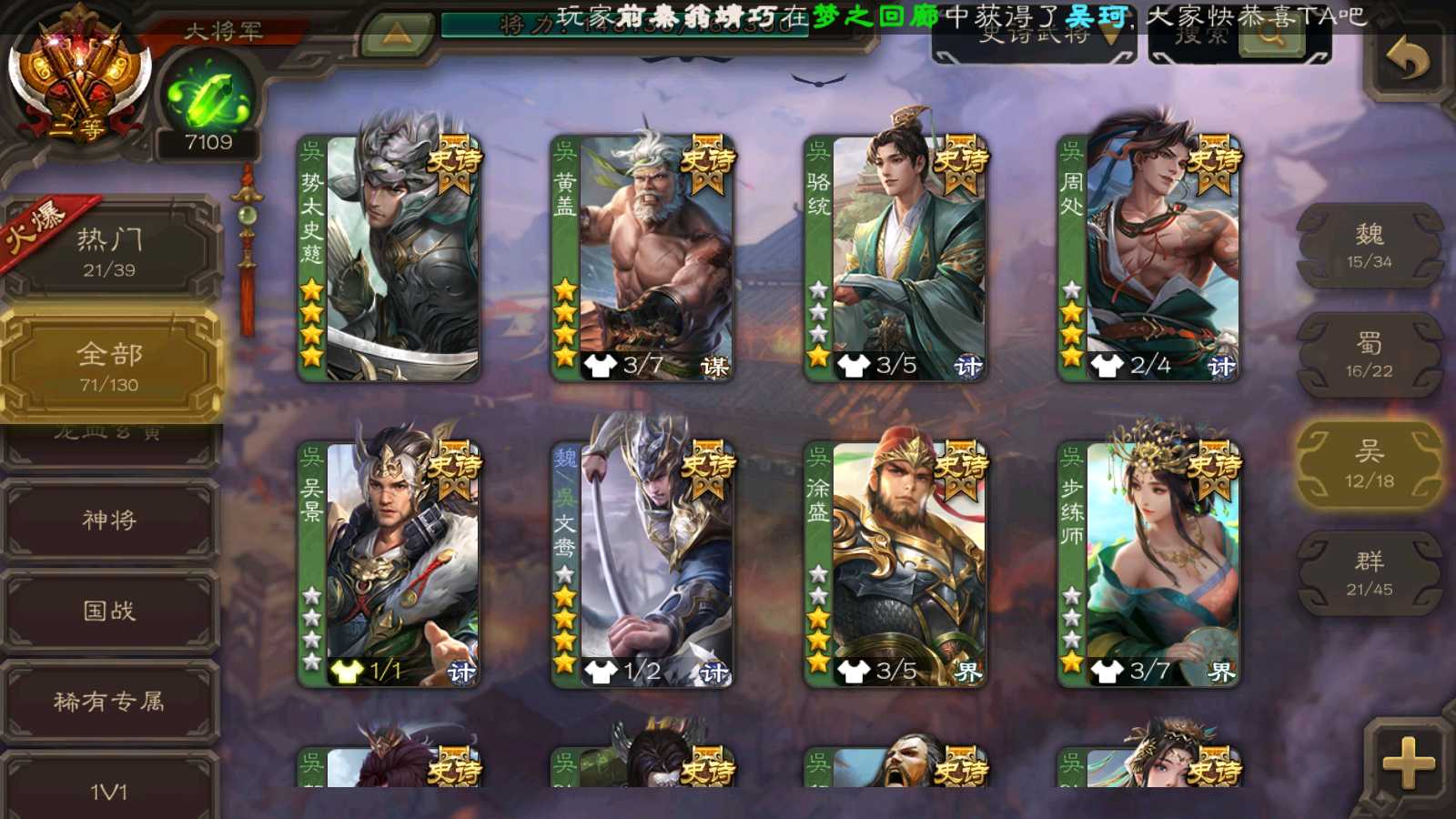Select the 吴 faction filter
Screen dimensions: 1456x819
[x=1369, y=464]
